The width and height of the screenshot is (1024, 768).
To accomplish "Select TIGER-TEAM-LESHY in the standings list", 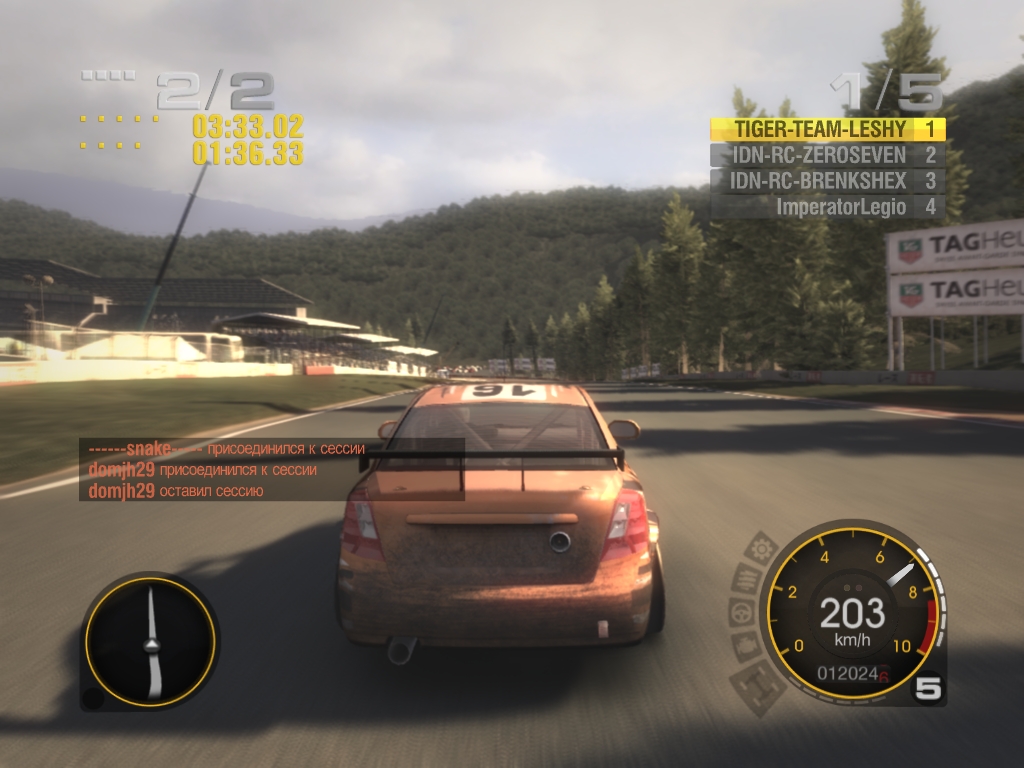I will click(x=827, y=129).
